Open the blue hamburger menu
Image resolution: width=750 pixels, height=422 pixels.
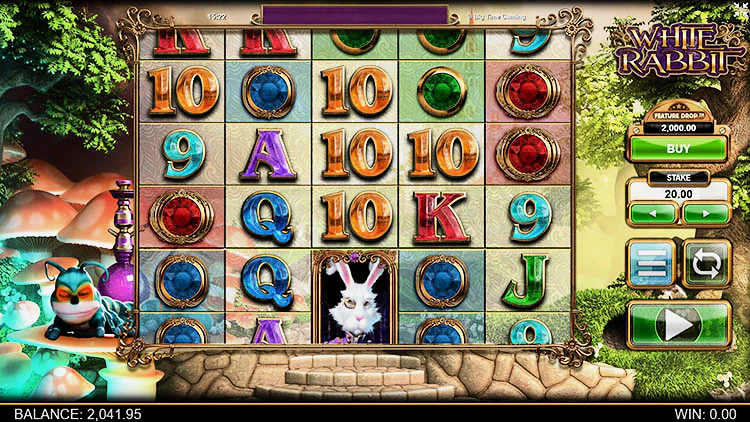tap(651, 264)
